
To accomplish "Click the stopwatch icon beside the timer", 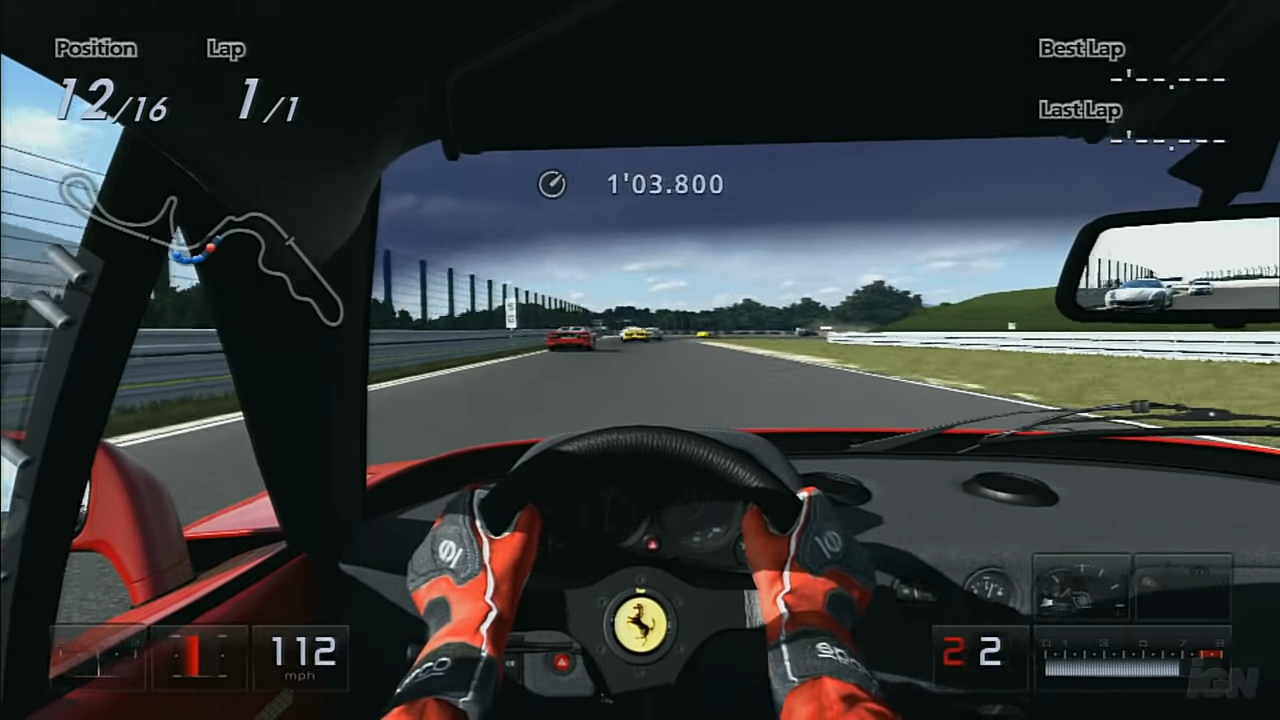I will [552, 184].
